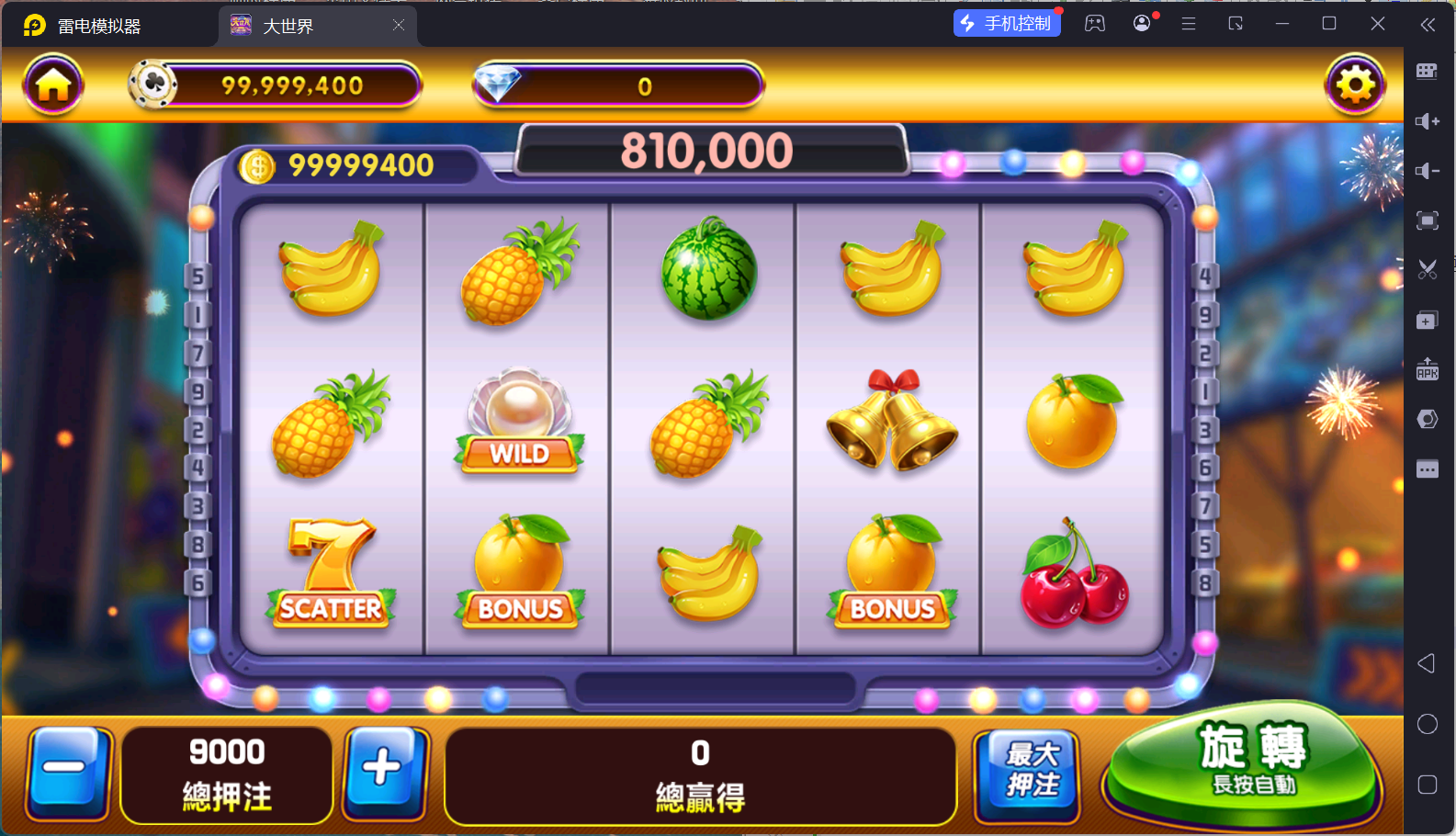Decrease the total bet with minus

[x=68, y=774]
